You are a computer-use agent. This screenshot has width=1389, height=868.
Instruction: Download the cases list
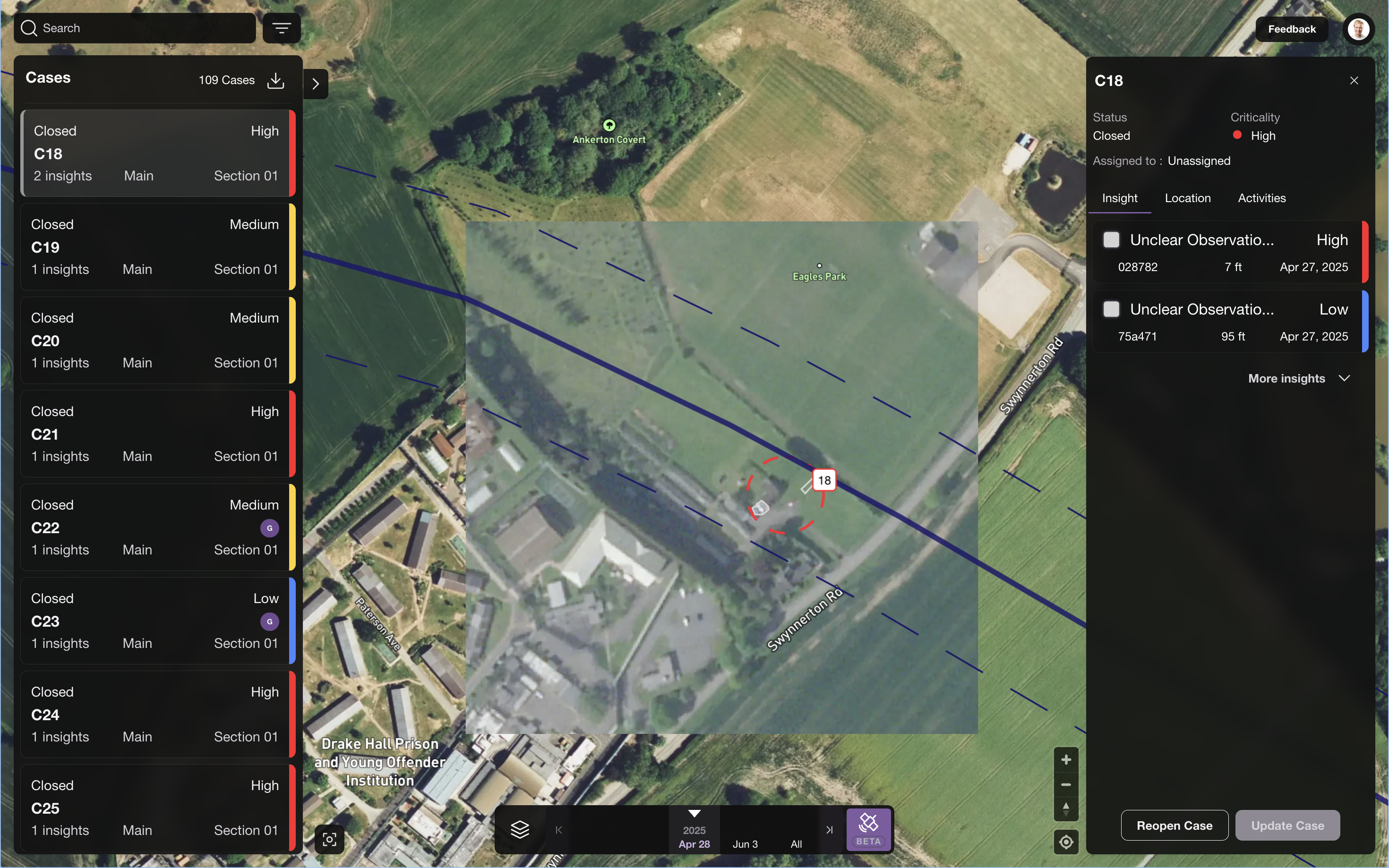[x=275, y=80]
